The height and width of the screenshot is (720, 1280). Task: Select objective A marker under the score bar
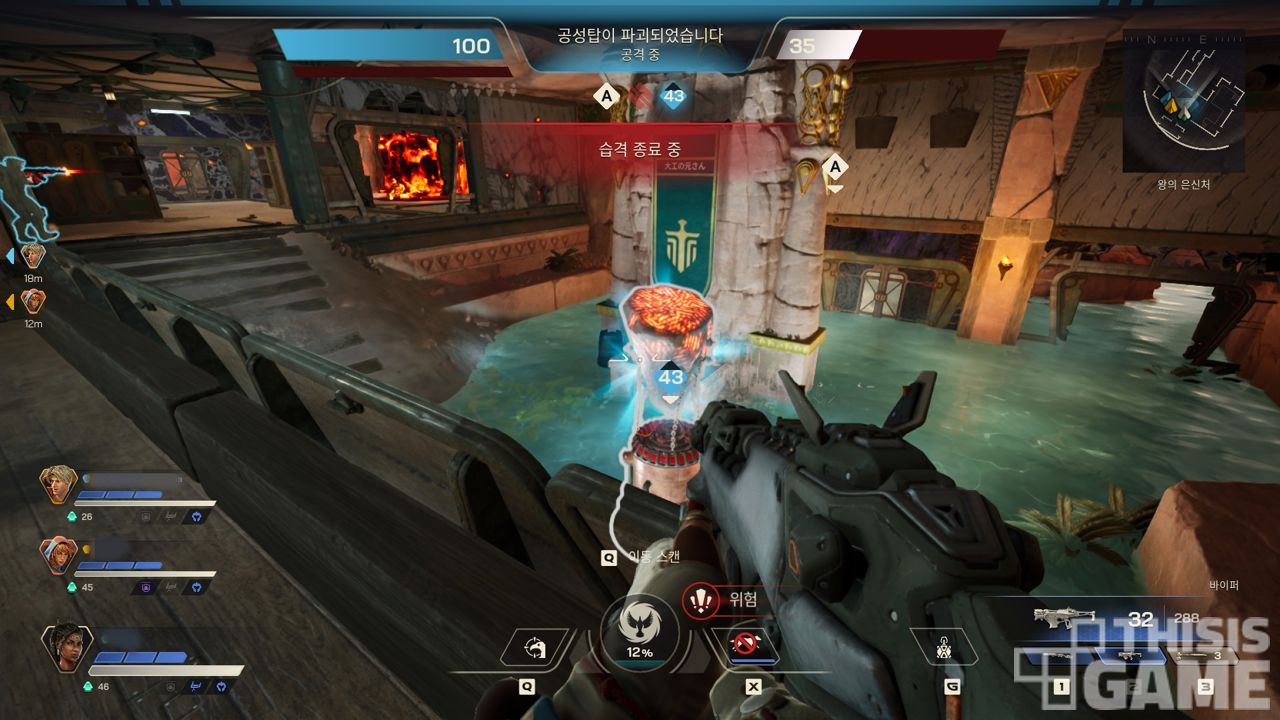[604, 97]
